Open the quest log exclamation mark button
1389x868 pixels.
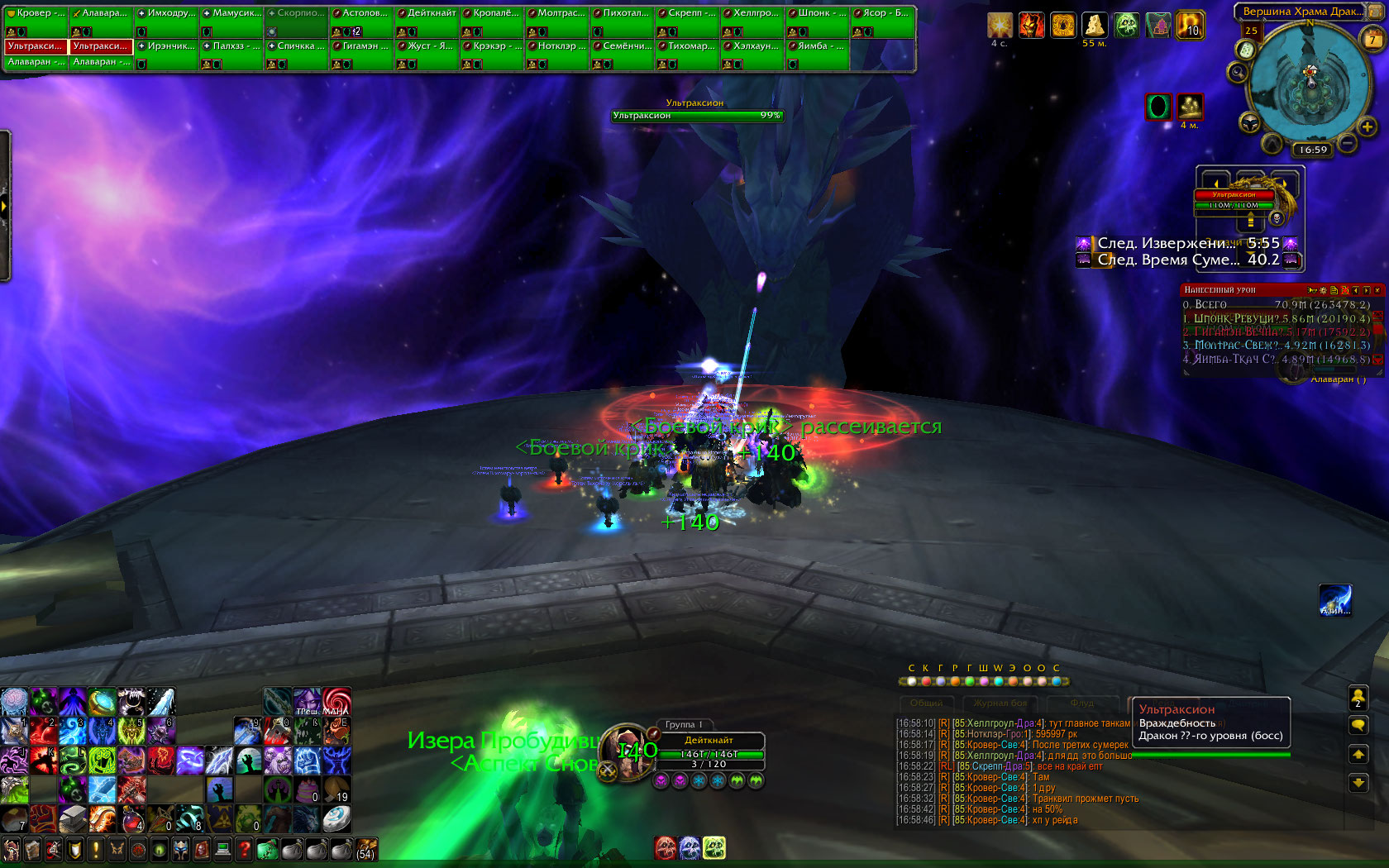tap(96, 849)
